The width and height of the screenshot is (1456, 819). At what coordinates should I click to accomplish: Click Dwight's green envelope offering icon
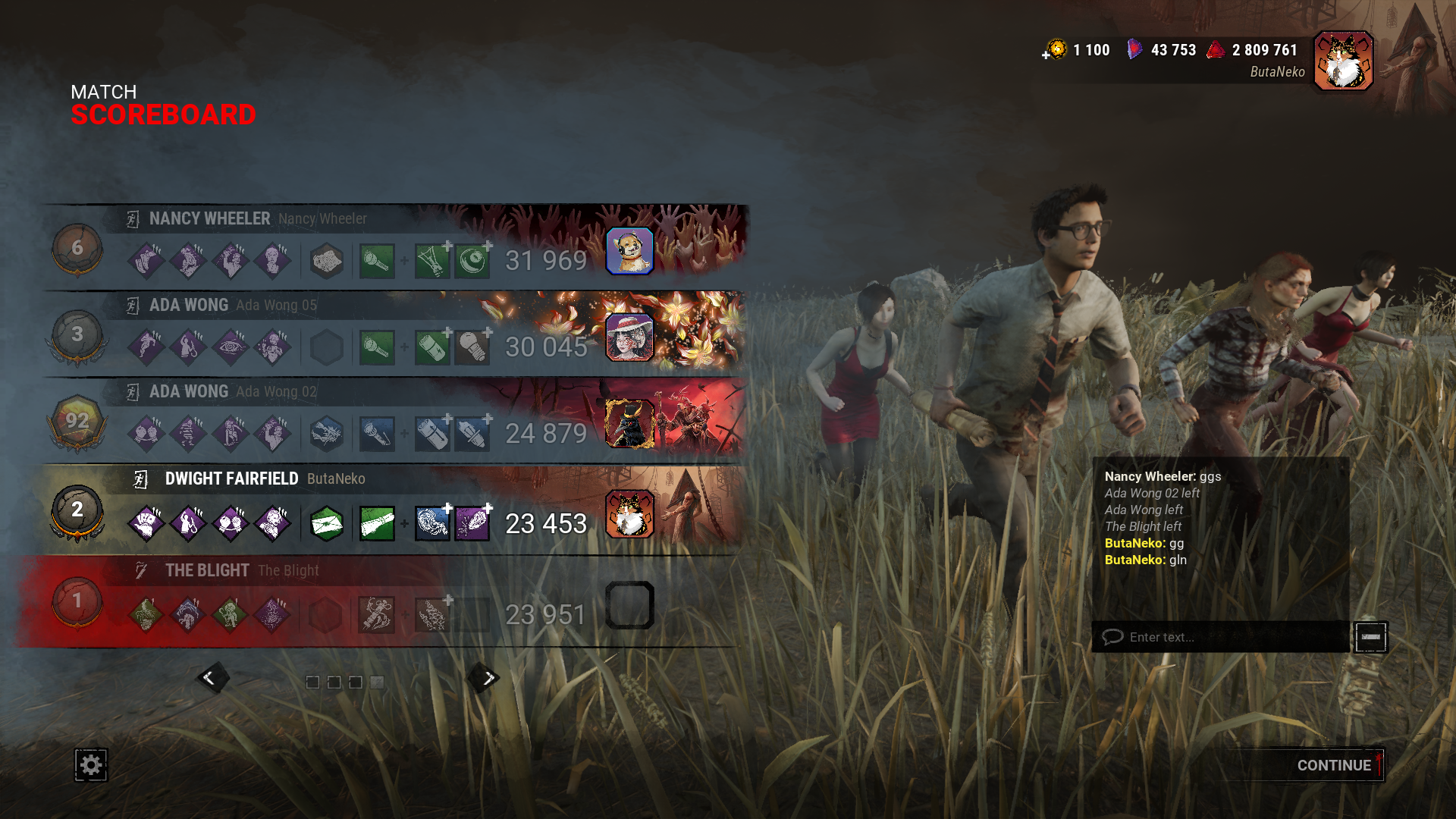click(327, 523)
